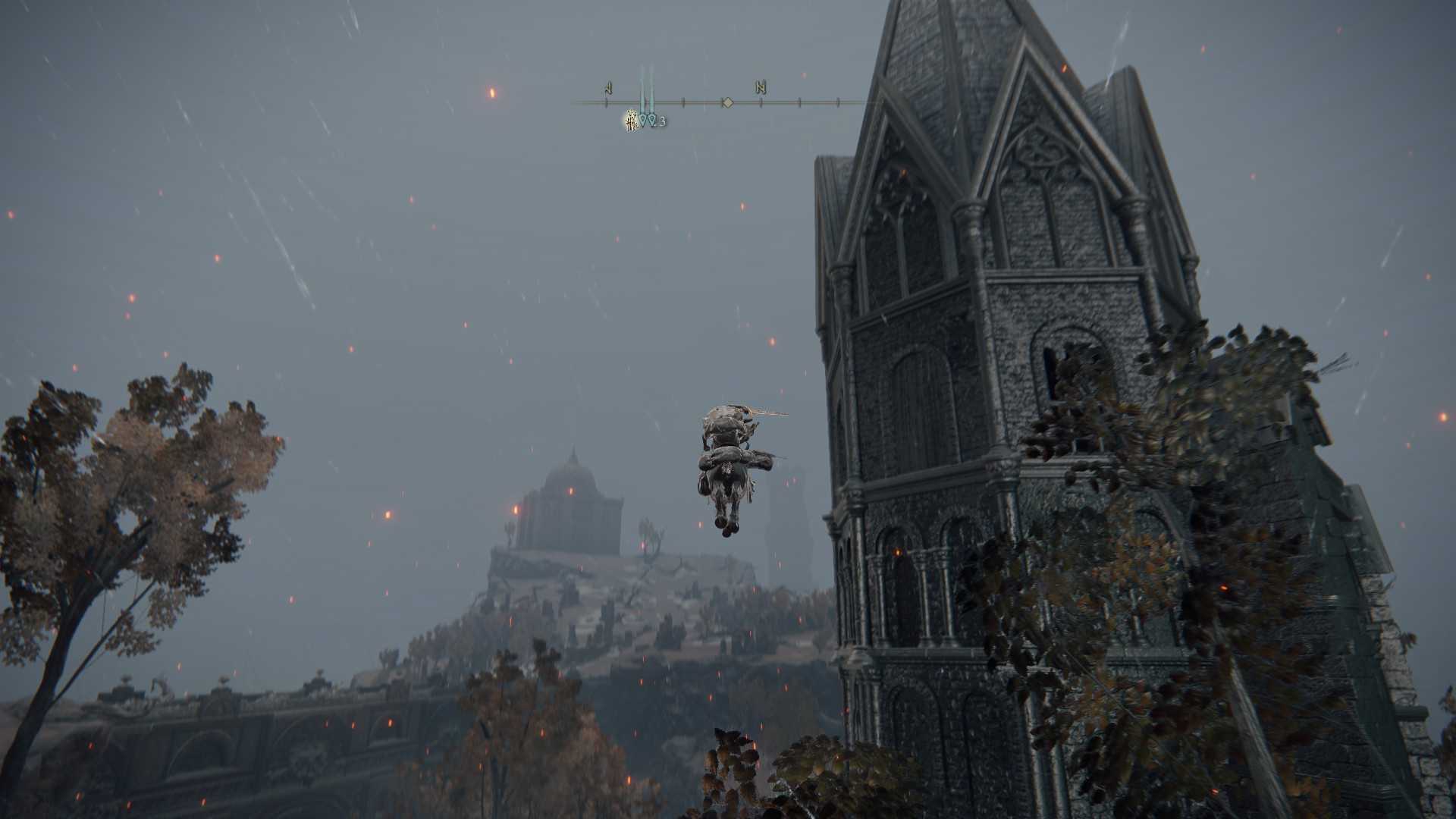The height and width of the screenshot is (819, 1456).
Task: Select the diamond marker on the compass bar
Action: [x=727, y=102]
